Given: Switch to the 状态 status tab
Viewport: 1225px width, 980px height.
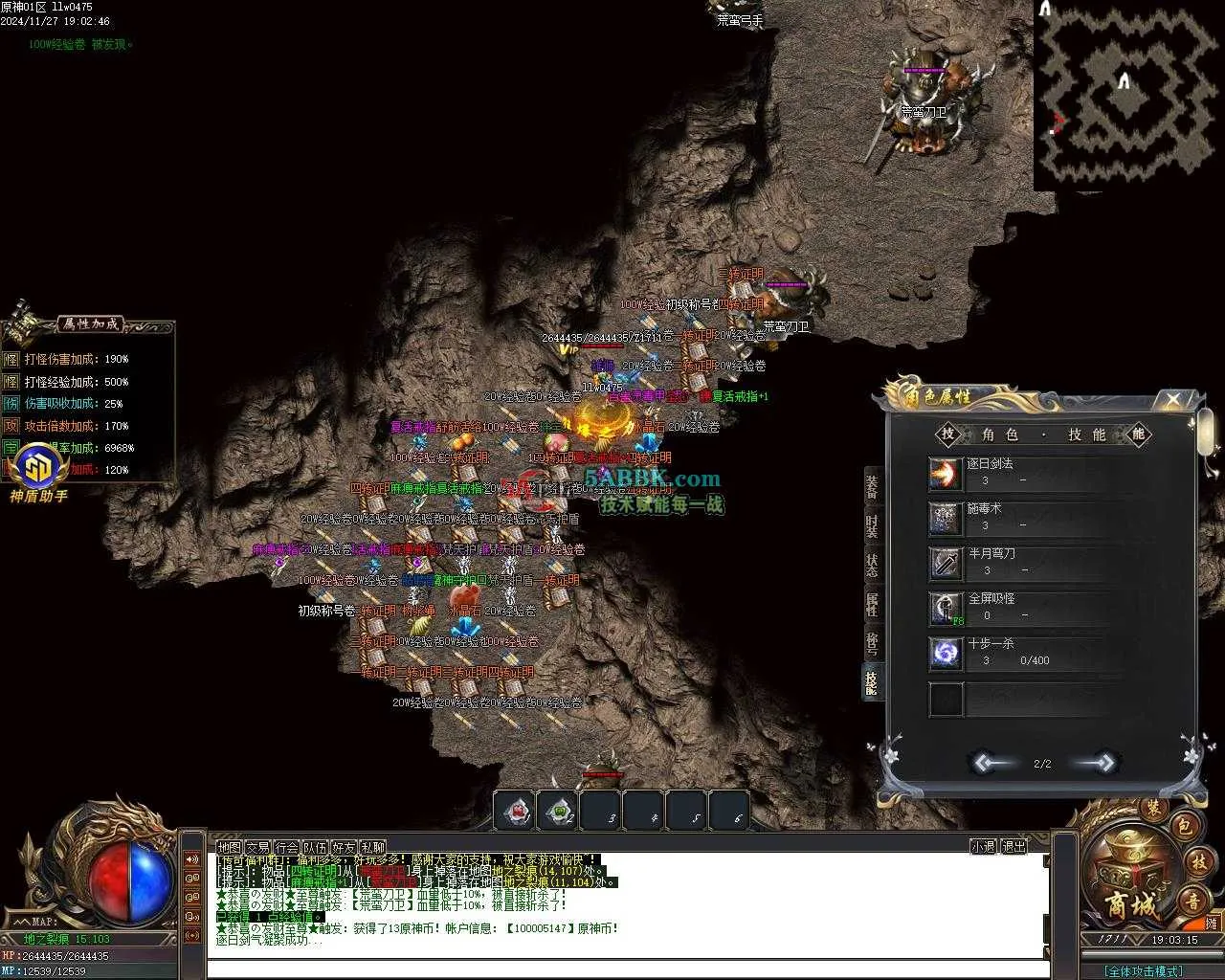Looking at the screenshot, I should click(x=872, y=565).
